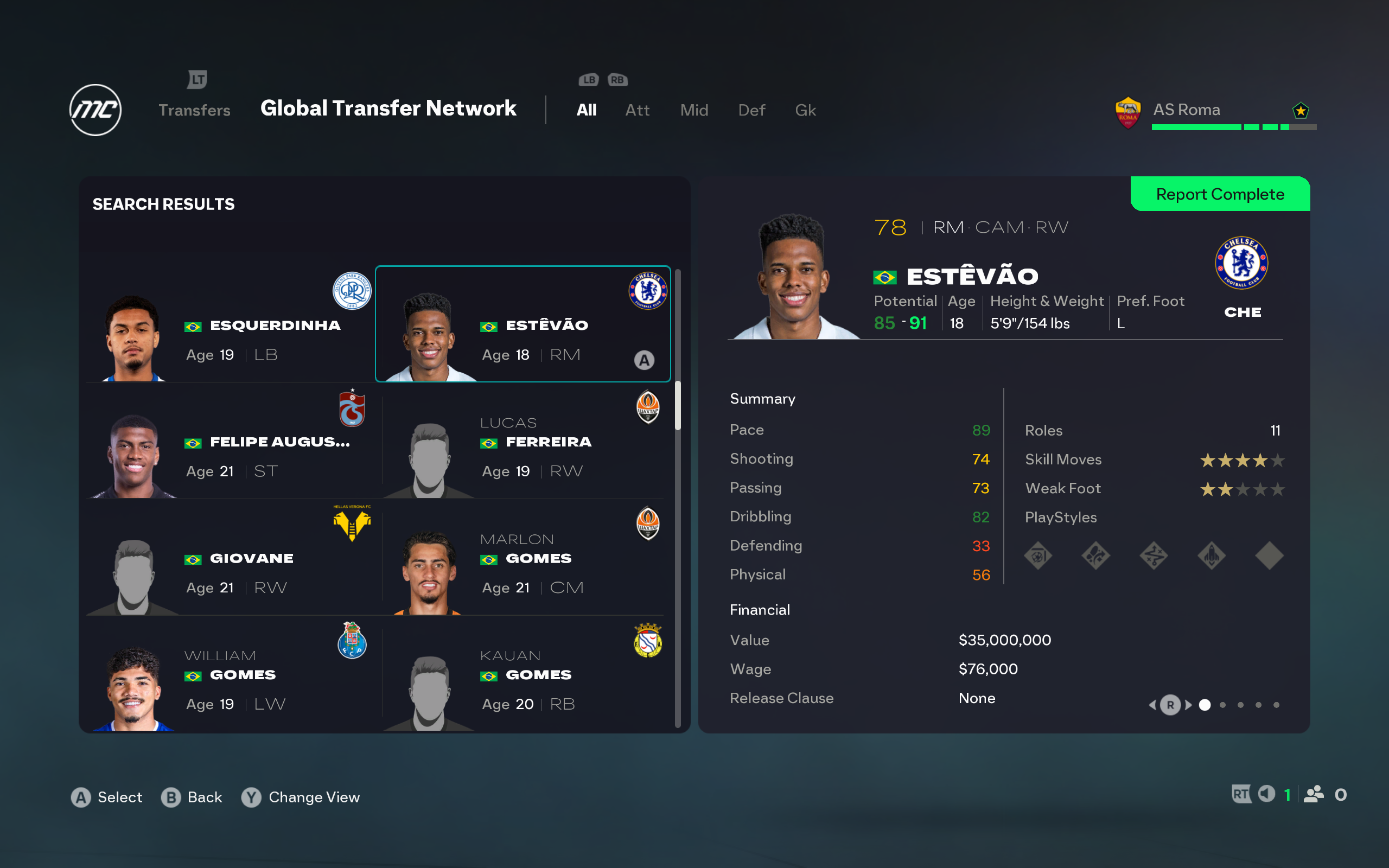Click the first PlayStyles diamond icon
Screen dimensions: 1389x868
tap(1038, 555)
